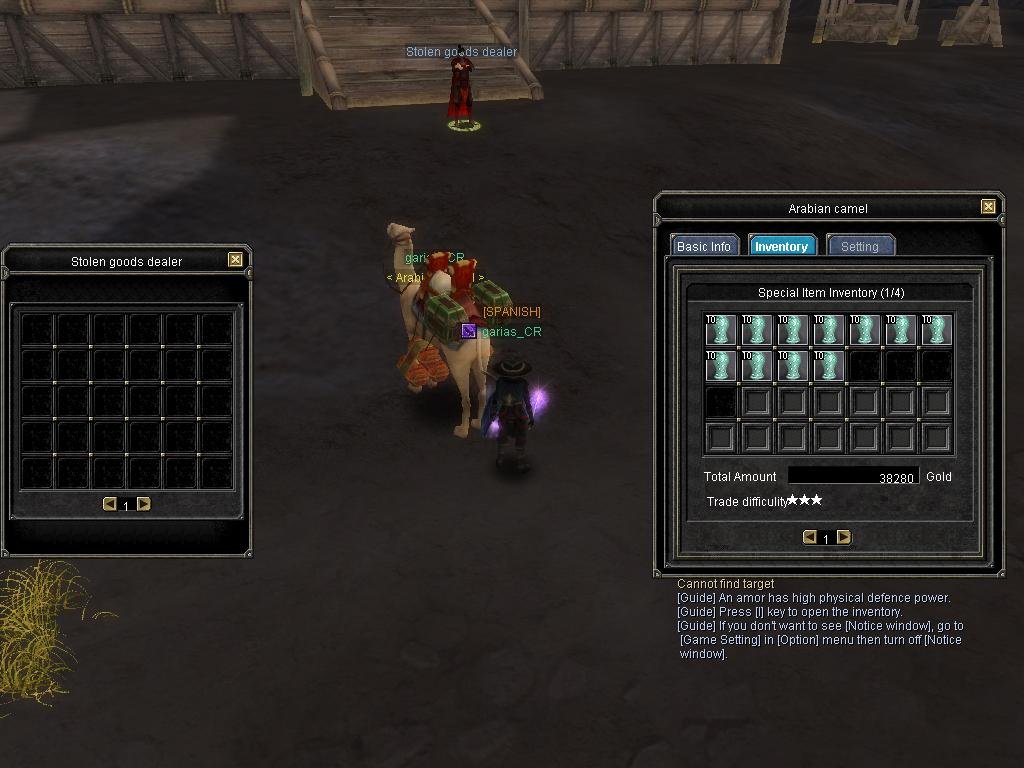This screenshot has height=768, width=1024.
Task: Go to previous camel inventory page
Action: pyautogui.click(x=810, y=537)
